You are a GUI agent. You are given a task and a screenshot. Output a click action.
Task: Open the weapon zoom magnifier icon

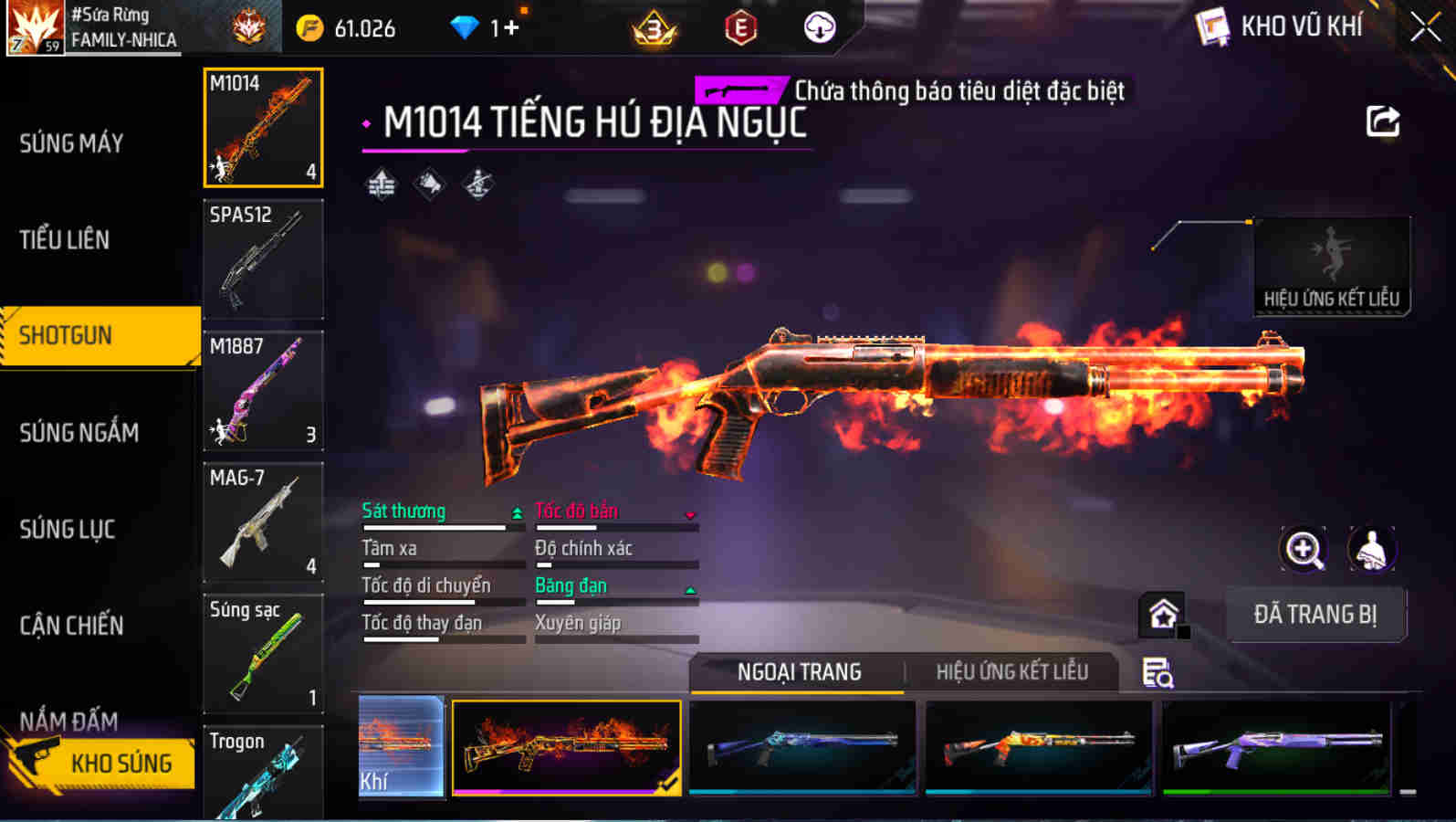pyautogui.click(x=1304, y=552)
